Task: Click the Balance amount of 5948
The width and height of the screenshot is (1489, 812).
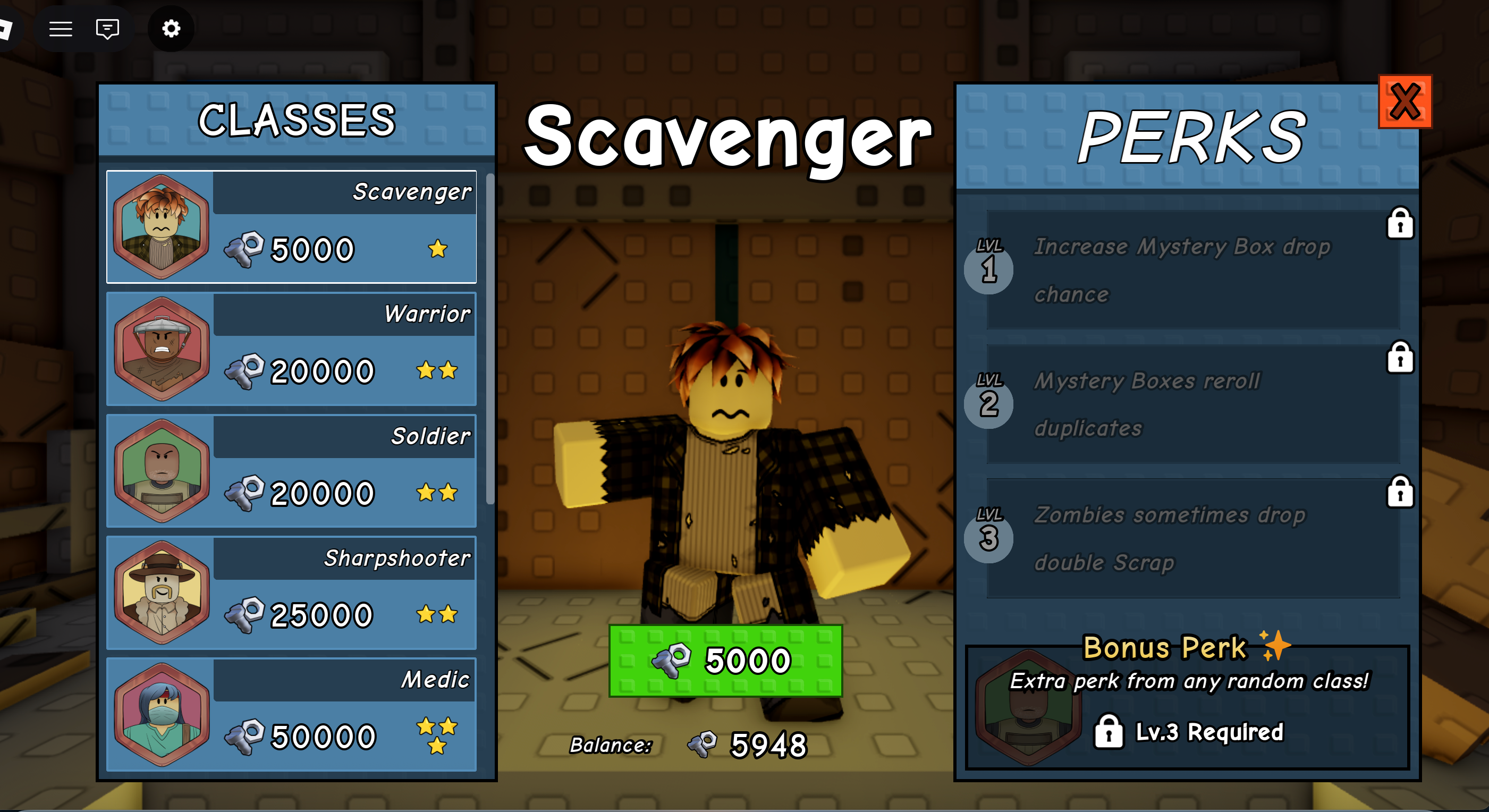Action: [767, 746]
